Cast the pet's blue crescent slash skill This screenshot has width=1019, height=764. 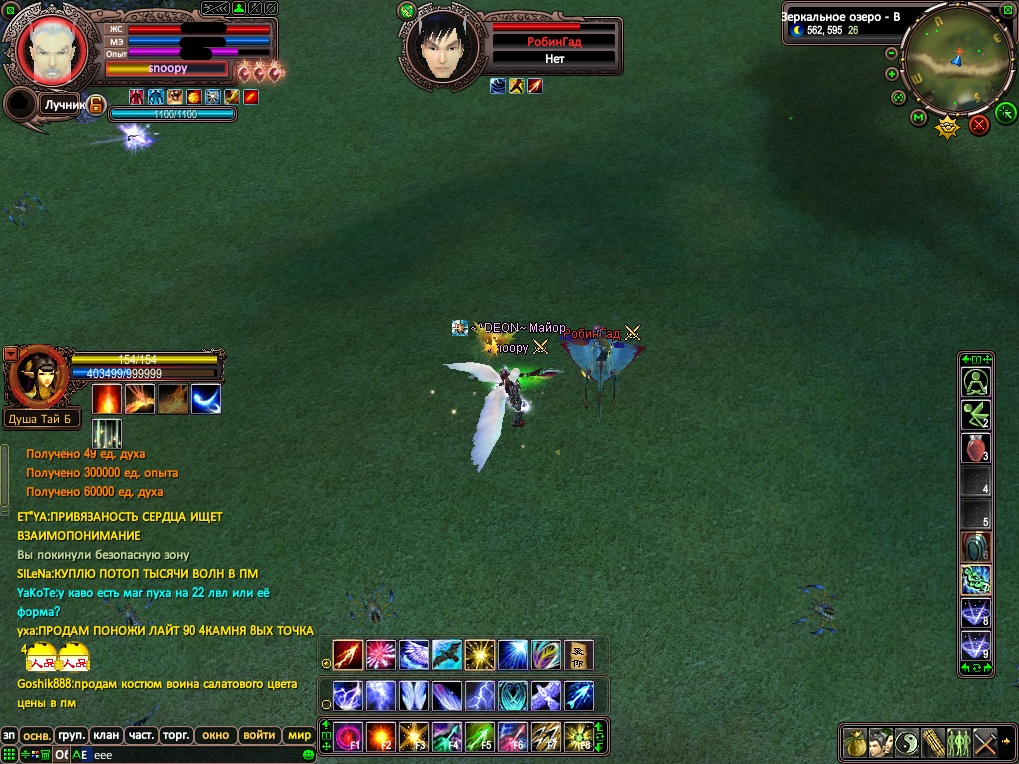[x=206, y=399]
